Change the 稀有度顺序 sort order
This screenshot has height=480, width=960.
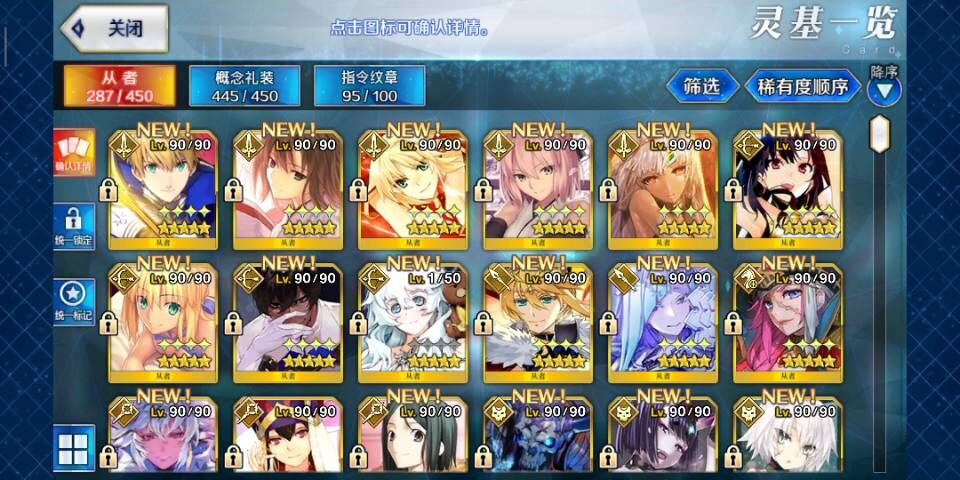(x=800, y=87)
